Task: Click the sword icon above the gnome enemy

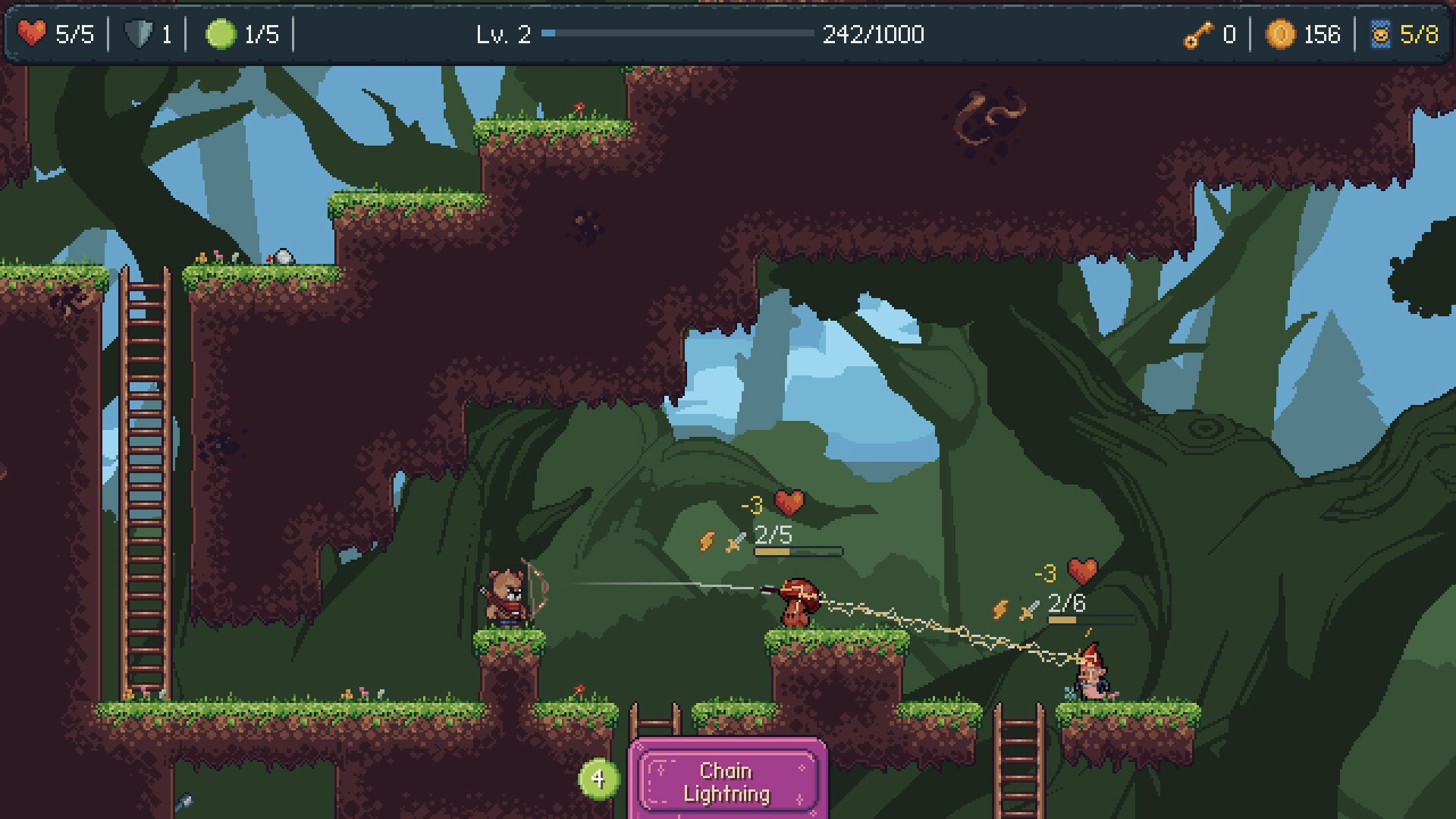Action: coord(1028,609)
